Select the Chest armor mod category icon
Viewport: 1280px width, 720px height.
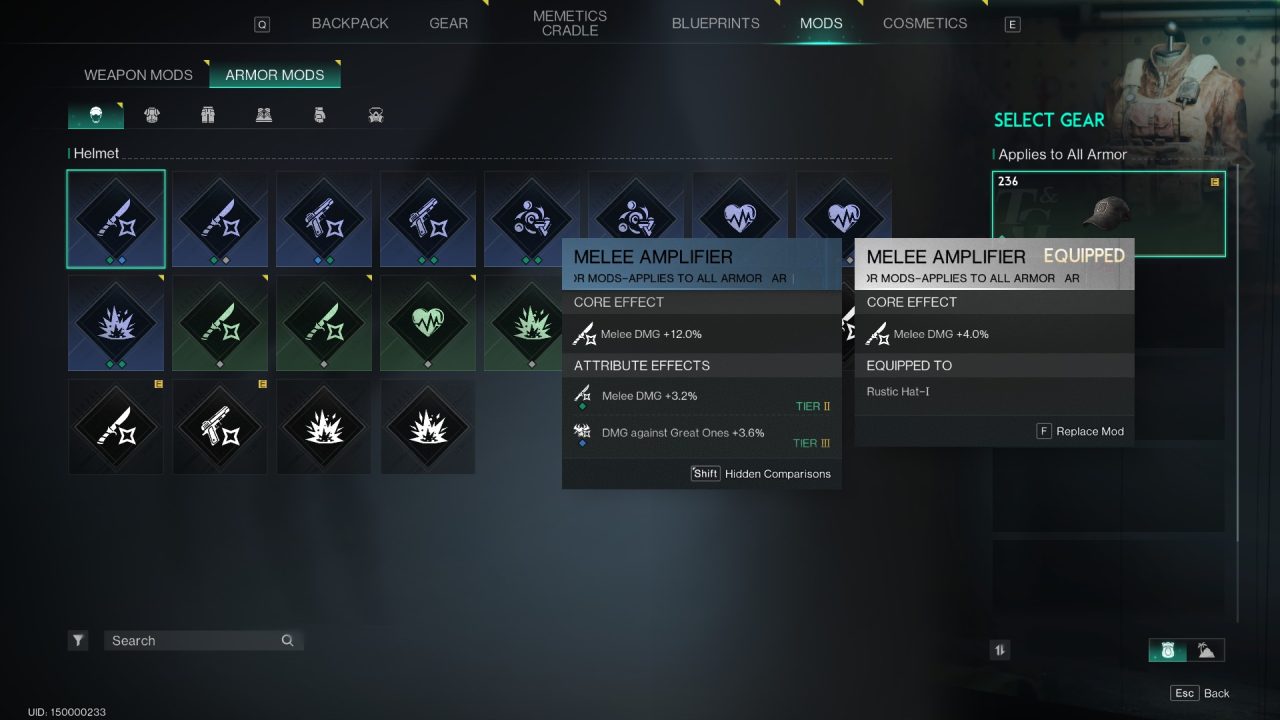coord(151,115)
